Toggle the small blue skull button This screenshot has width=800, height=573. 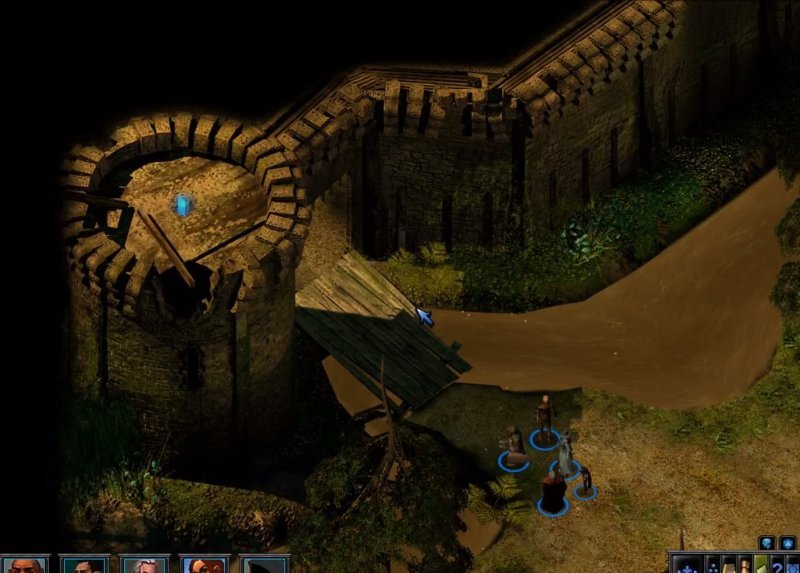point(767,543)
